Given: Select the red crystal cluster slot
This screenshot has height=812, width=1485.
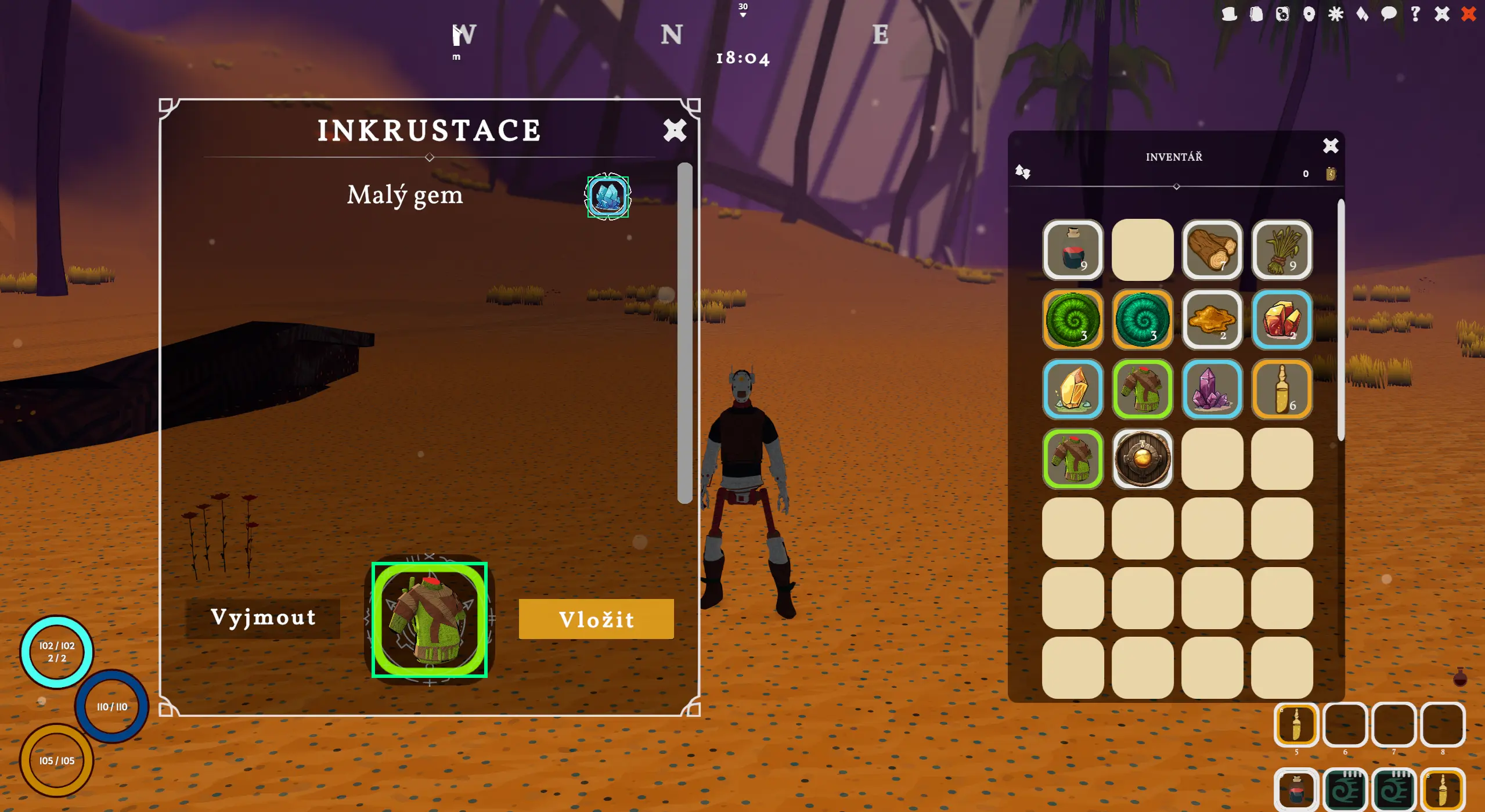Looking at the screenshot, I should click(x=1281, y=319).
